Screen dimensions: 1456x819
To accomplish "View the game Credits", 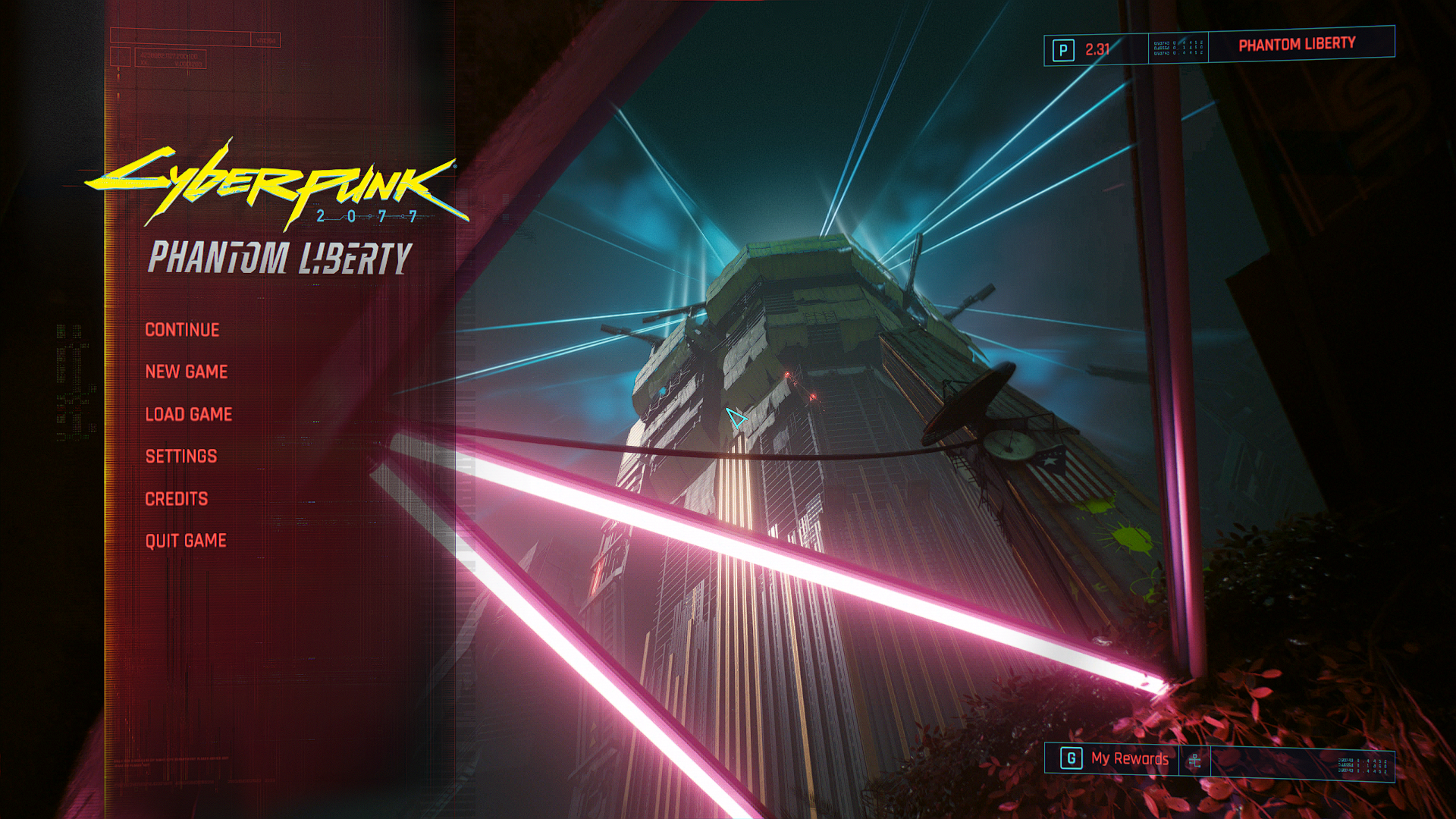I will 177,499.
